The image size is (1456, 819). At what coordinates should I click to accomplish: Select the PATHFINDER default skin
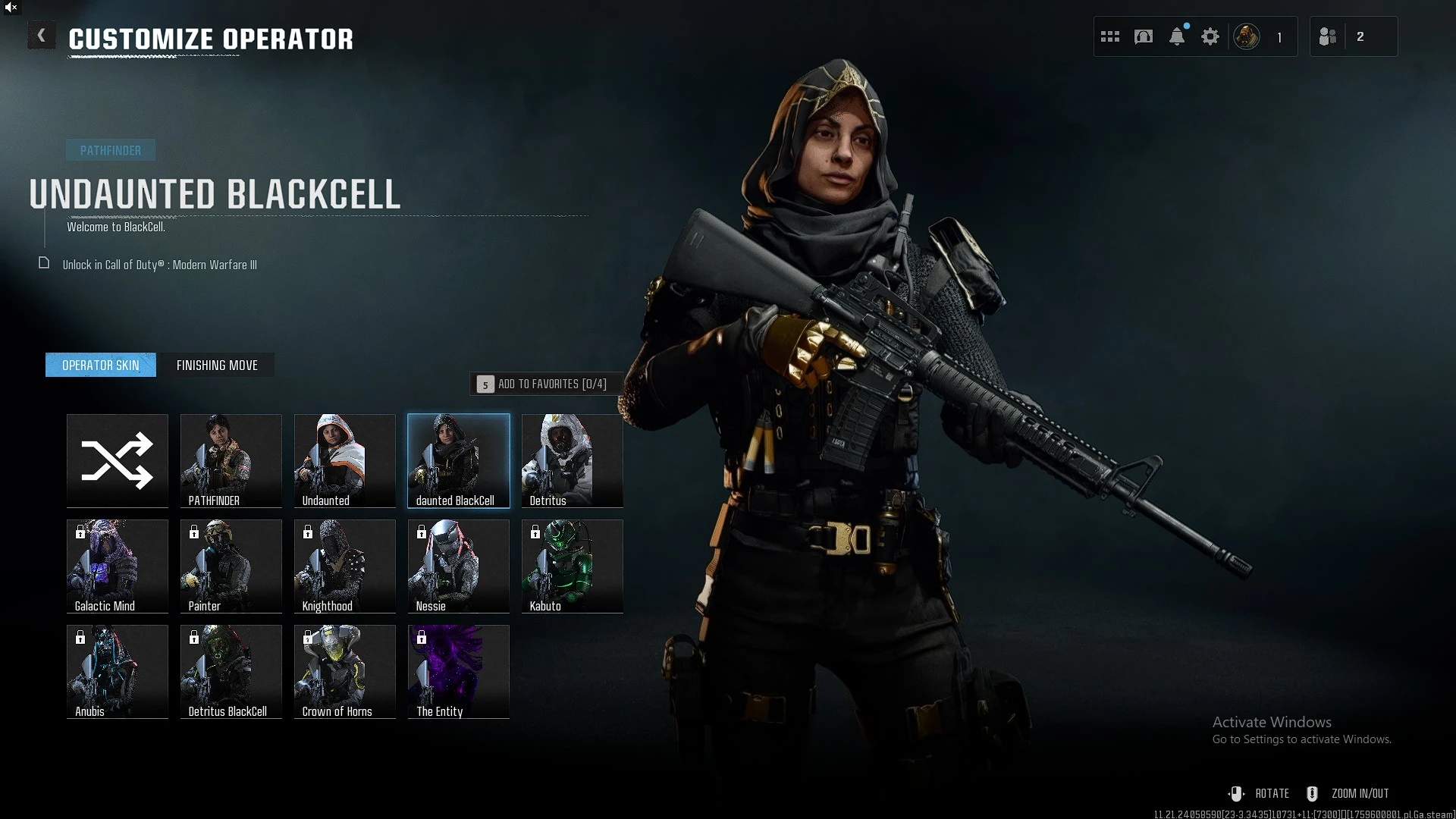click(231, 460)
